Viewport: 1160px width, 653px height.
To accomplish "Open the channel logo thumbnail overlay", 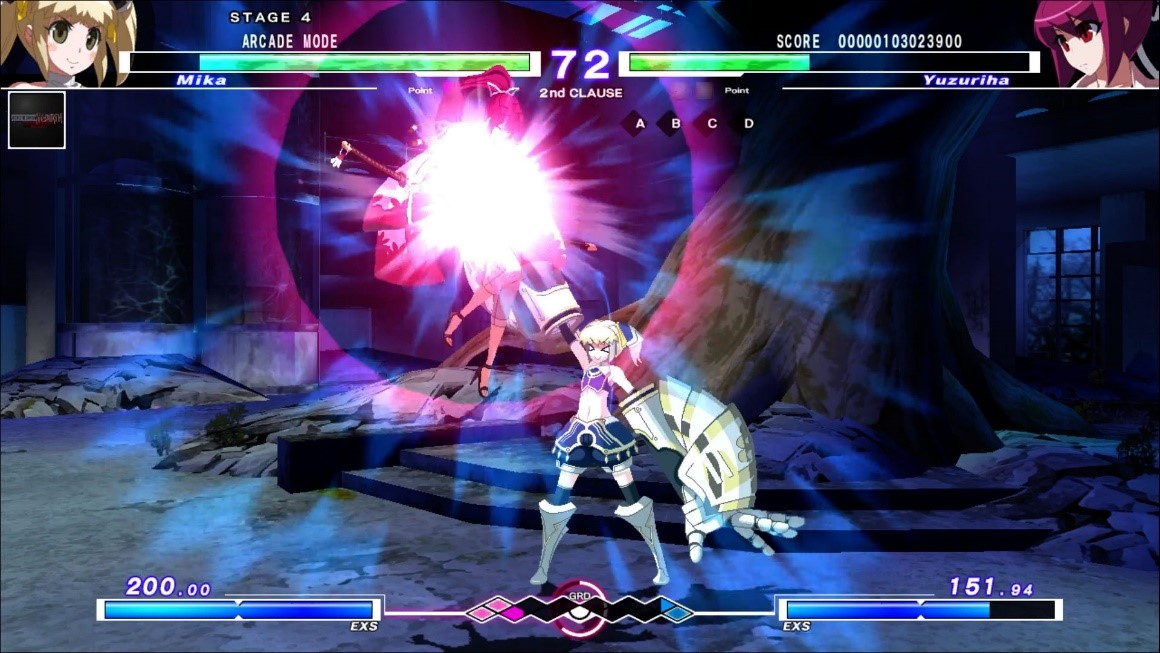I will pos(37,120).
